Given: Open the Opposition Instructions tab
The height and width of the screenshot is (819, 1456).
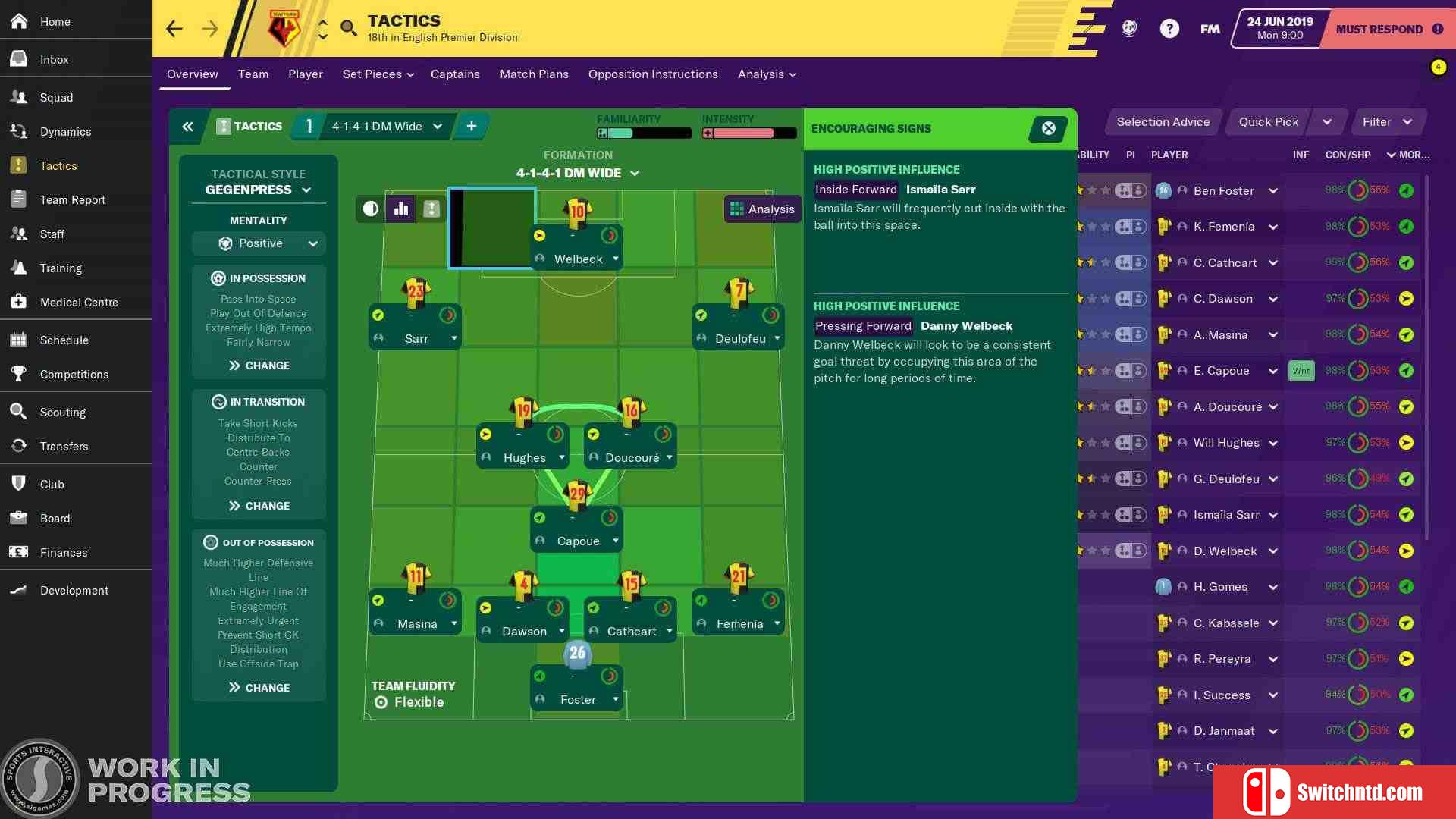Looking at the screenshot, I should tap(653, 74).
